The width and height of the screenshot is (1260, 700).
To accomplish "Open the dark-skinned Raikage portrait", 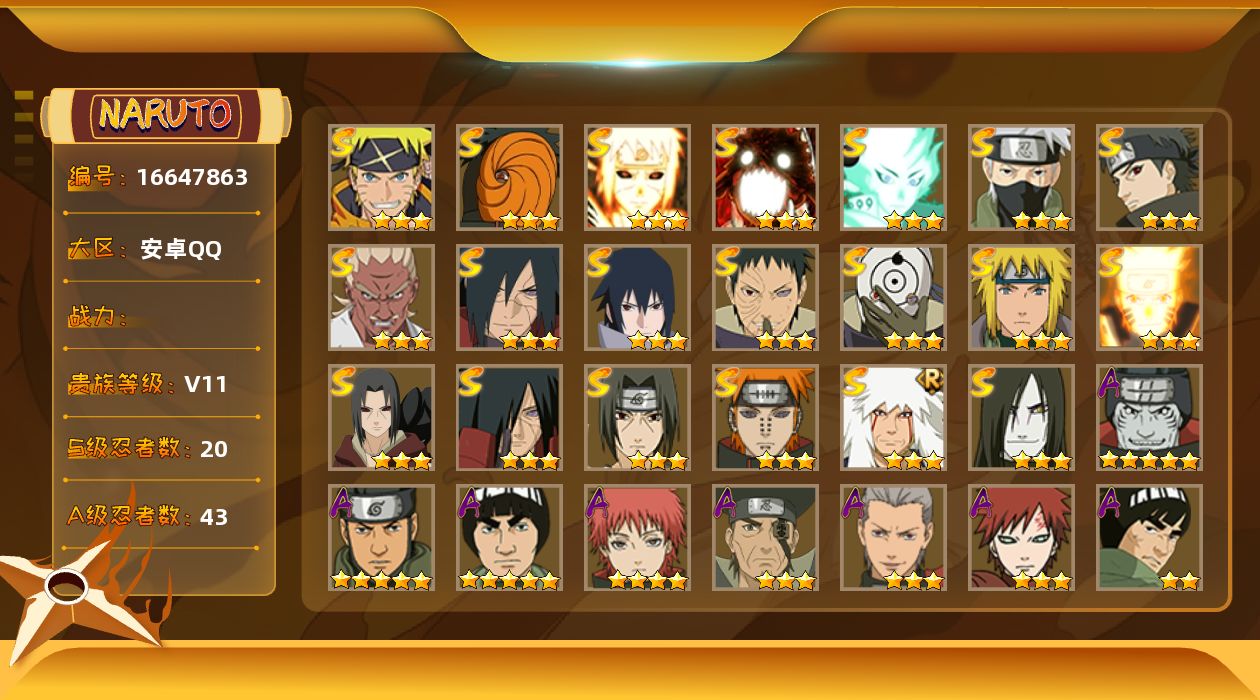I will (x=381, y=297).
